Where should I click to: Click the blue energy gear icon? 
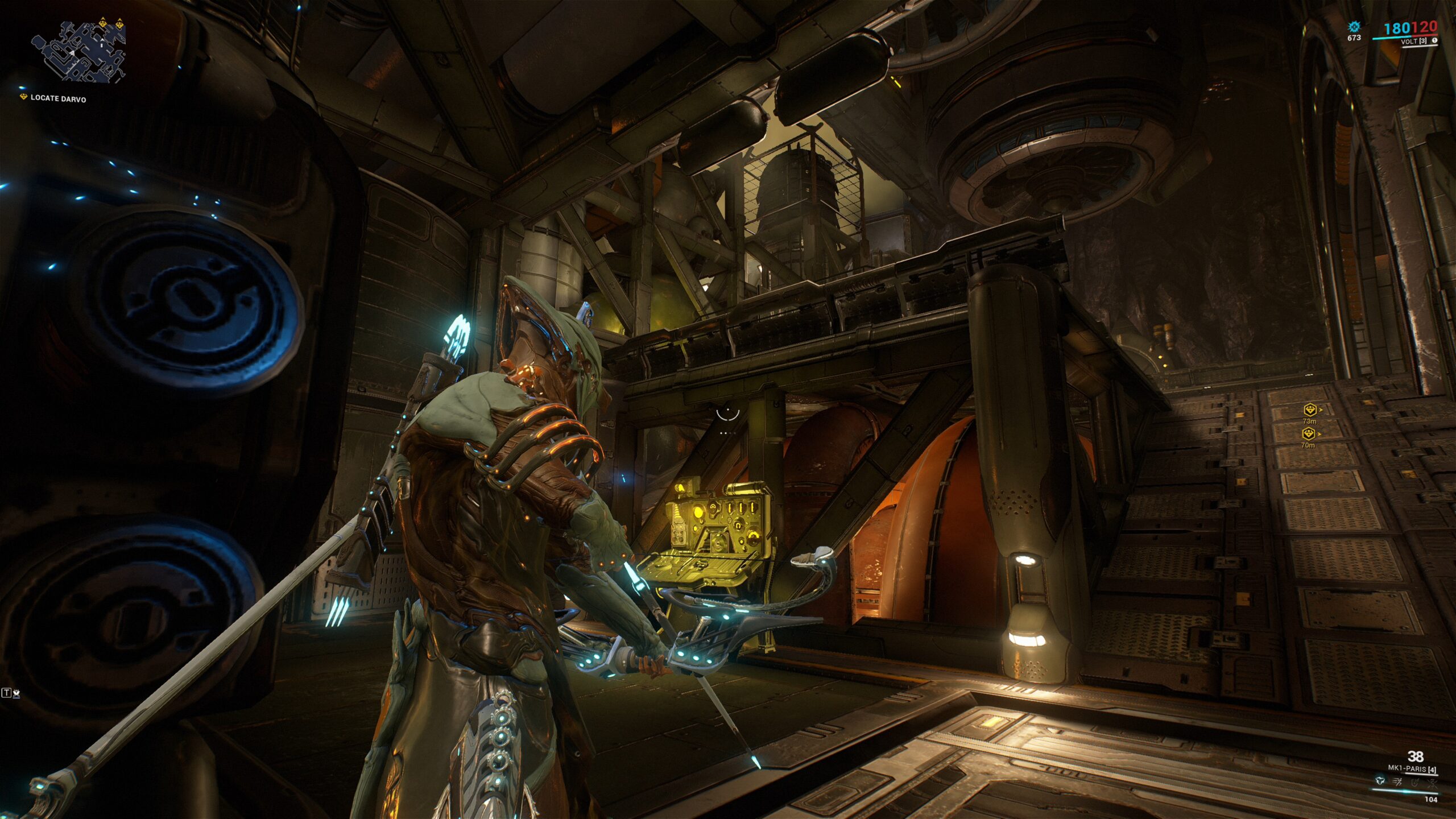pos(1354,27)
